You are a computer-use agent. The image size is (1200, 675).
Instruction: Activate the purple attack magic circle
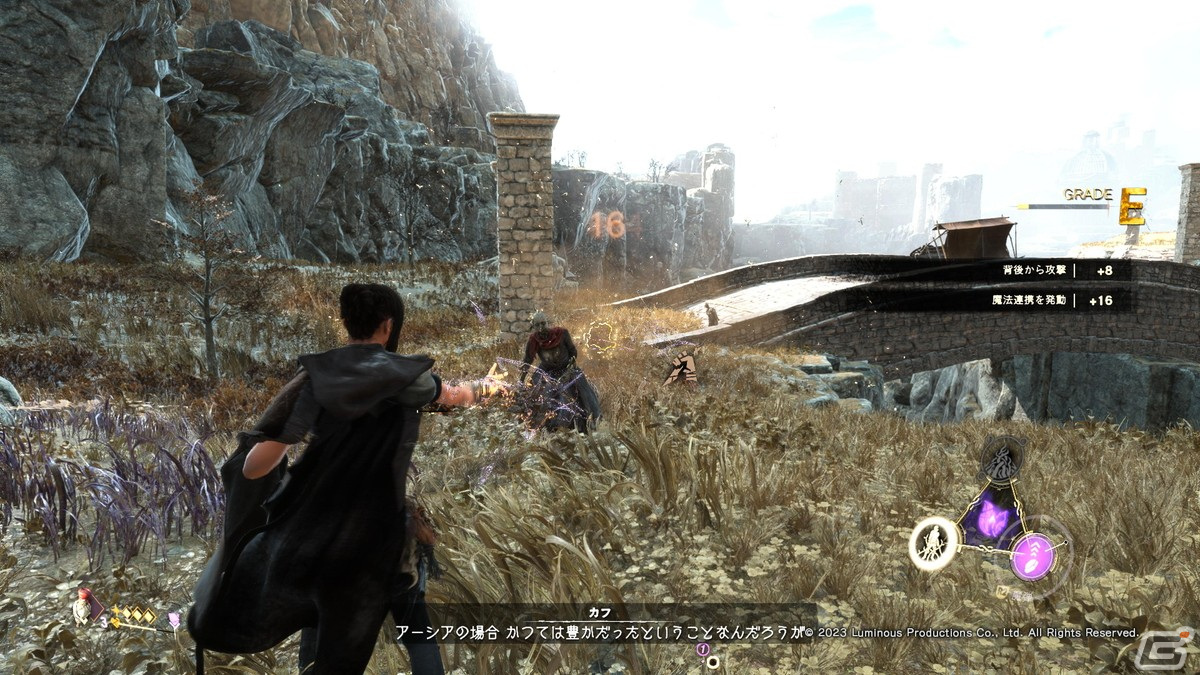tap(1030, 556)
